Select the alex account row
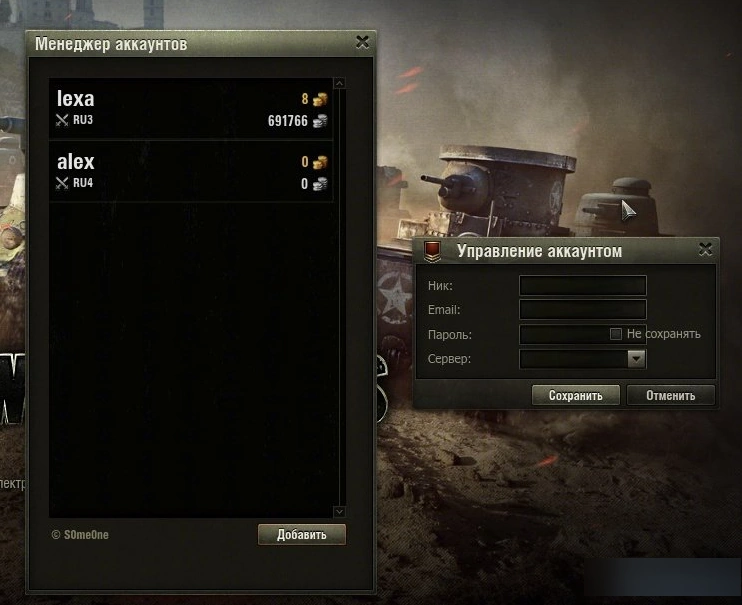Viewport: 742px width, 605px height. pyautogui.click(x=190, y=172)
